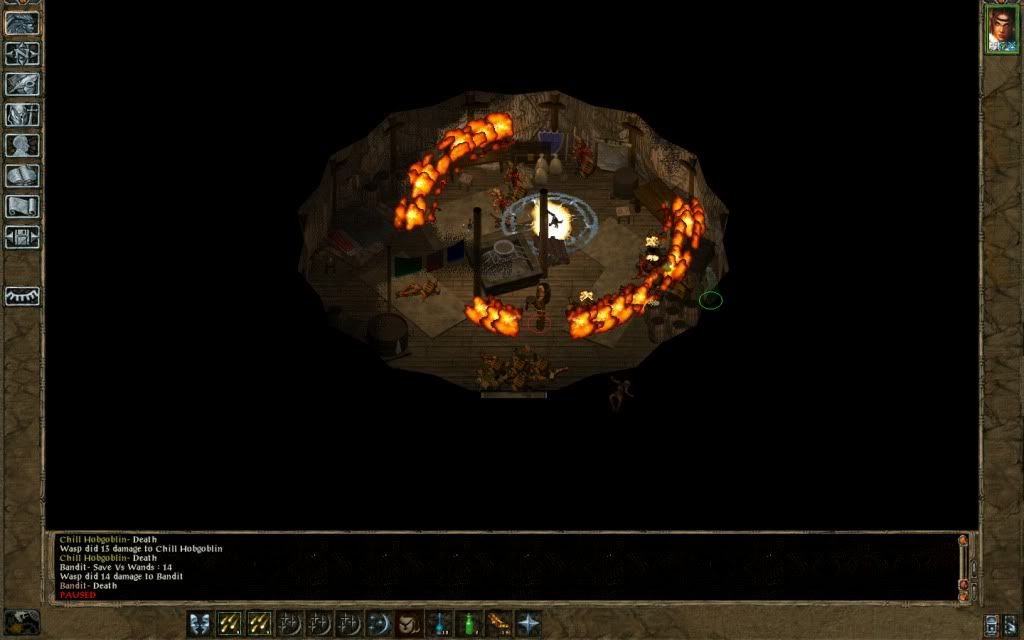Screen dimensions: 1024x640
Task: Open the options menu with disk icon
Action: (22, 237)
